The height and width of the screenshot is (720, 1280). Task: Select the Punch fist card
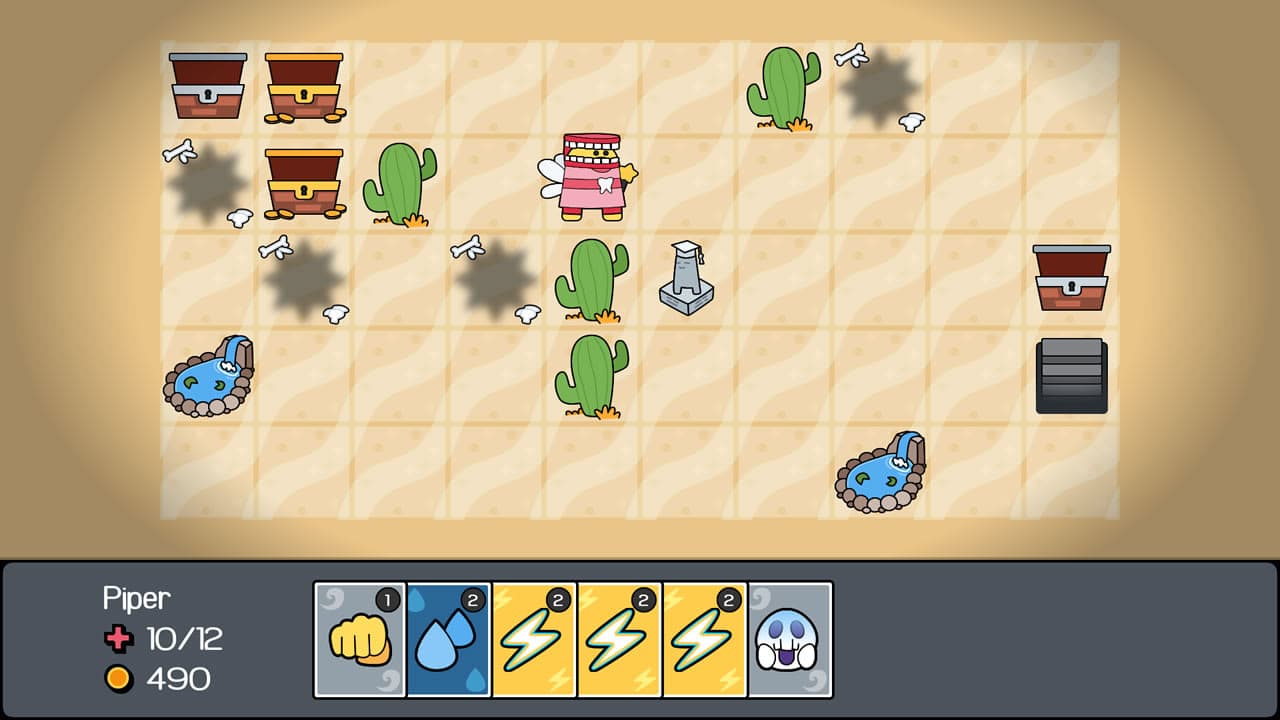coord(359,640)
